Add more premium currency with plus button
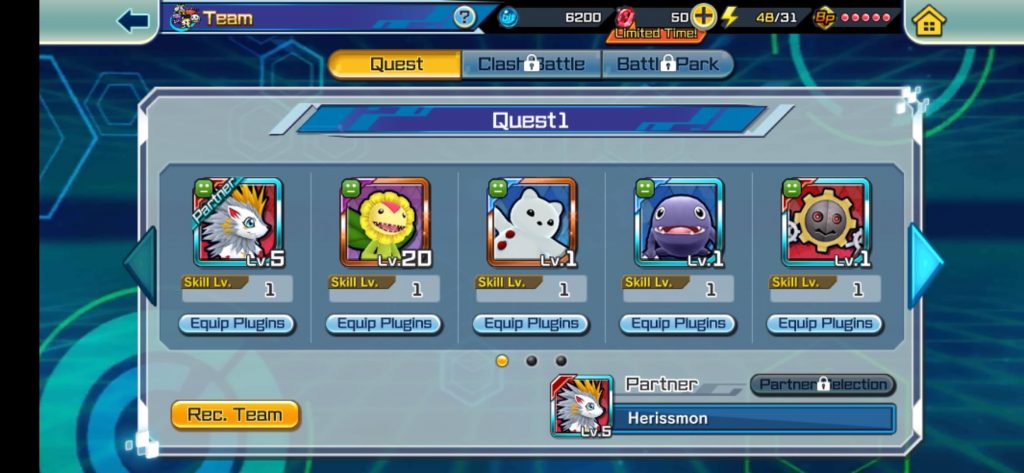This screenshot has width=1024, height=473. pos(704,17)
